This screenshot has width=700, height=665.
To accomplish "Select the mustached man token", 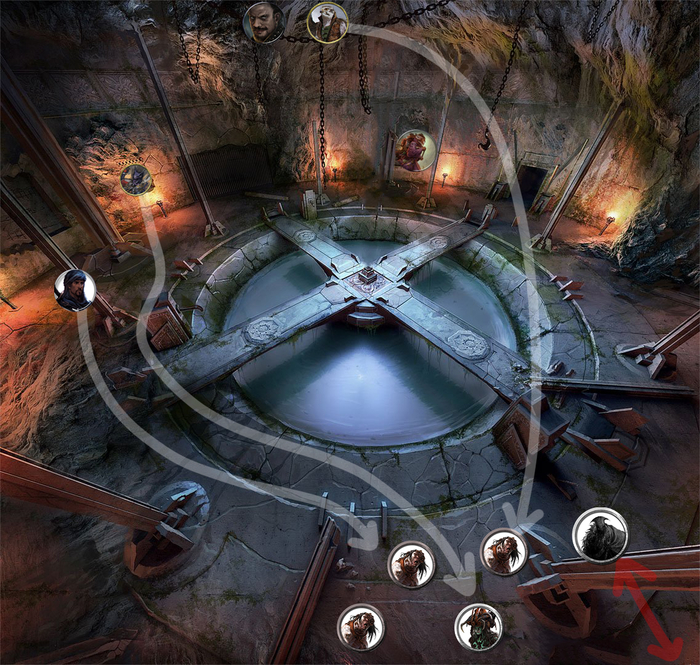I will (x=263, y=22).
